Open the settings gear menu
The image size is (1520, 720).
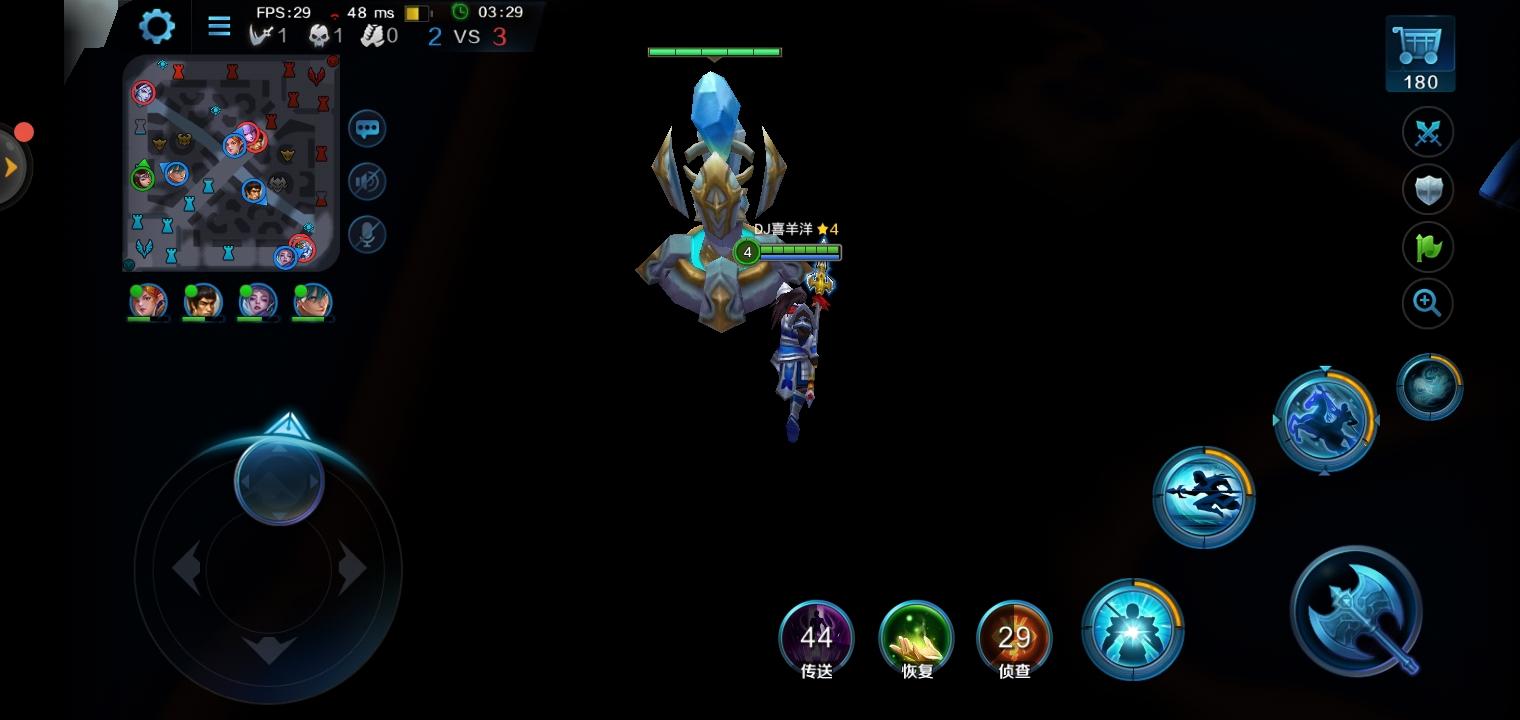click(x=156, y=26)
